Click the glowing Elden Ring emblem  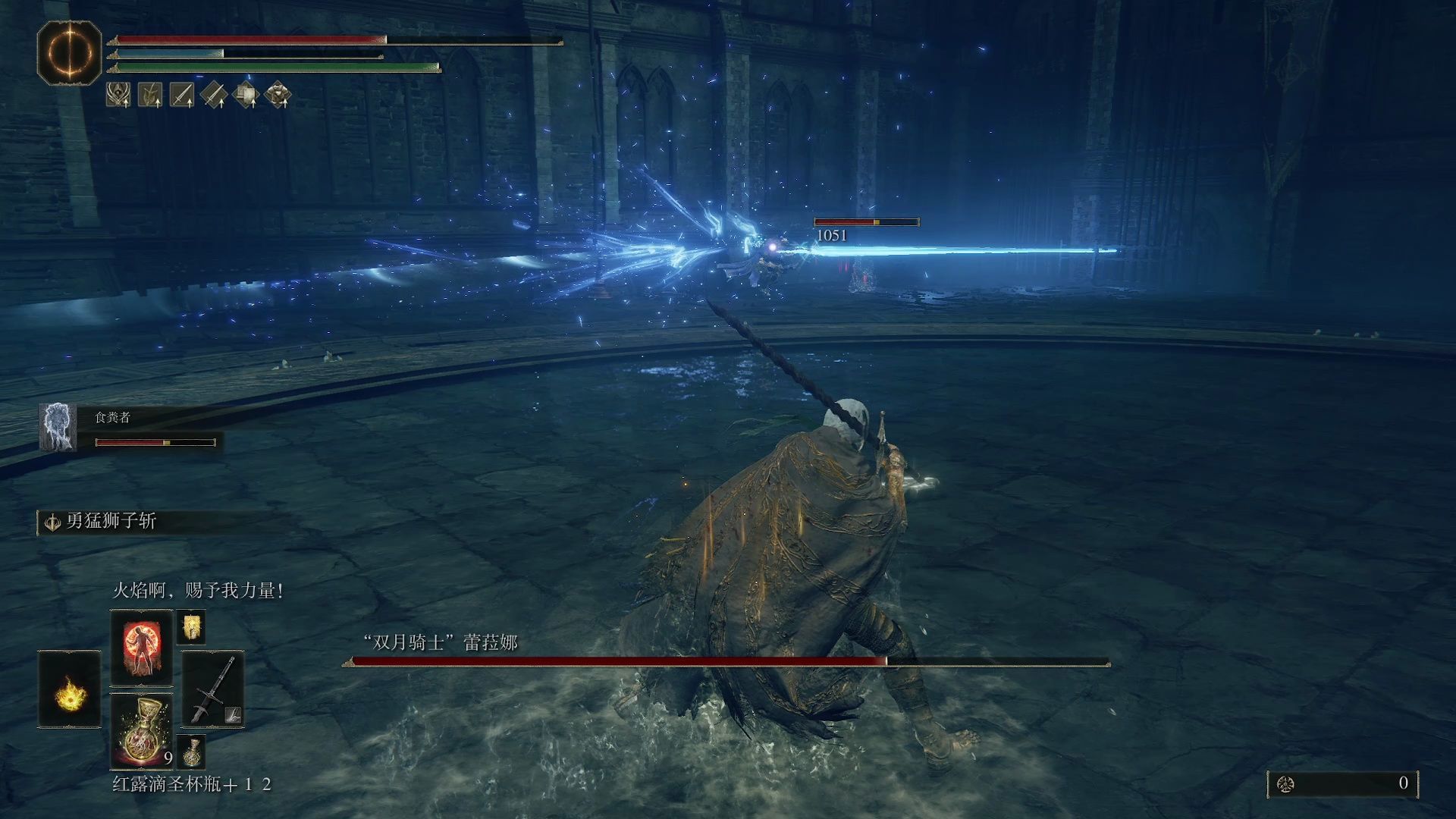click(x=69, y=52)
